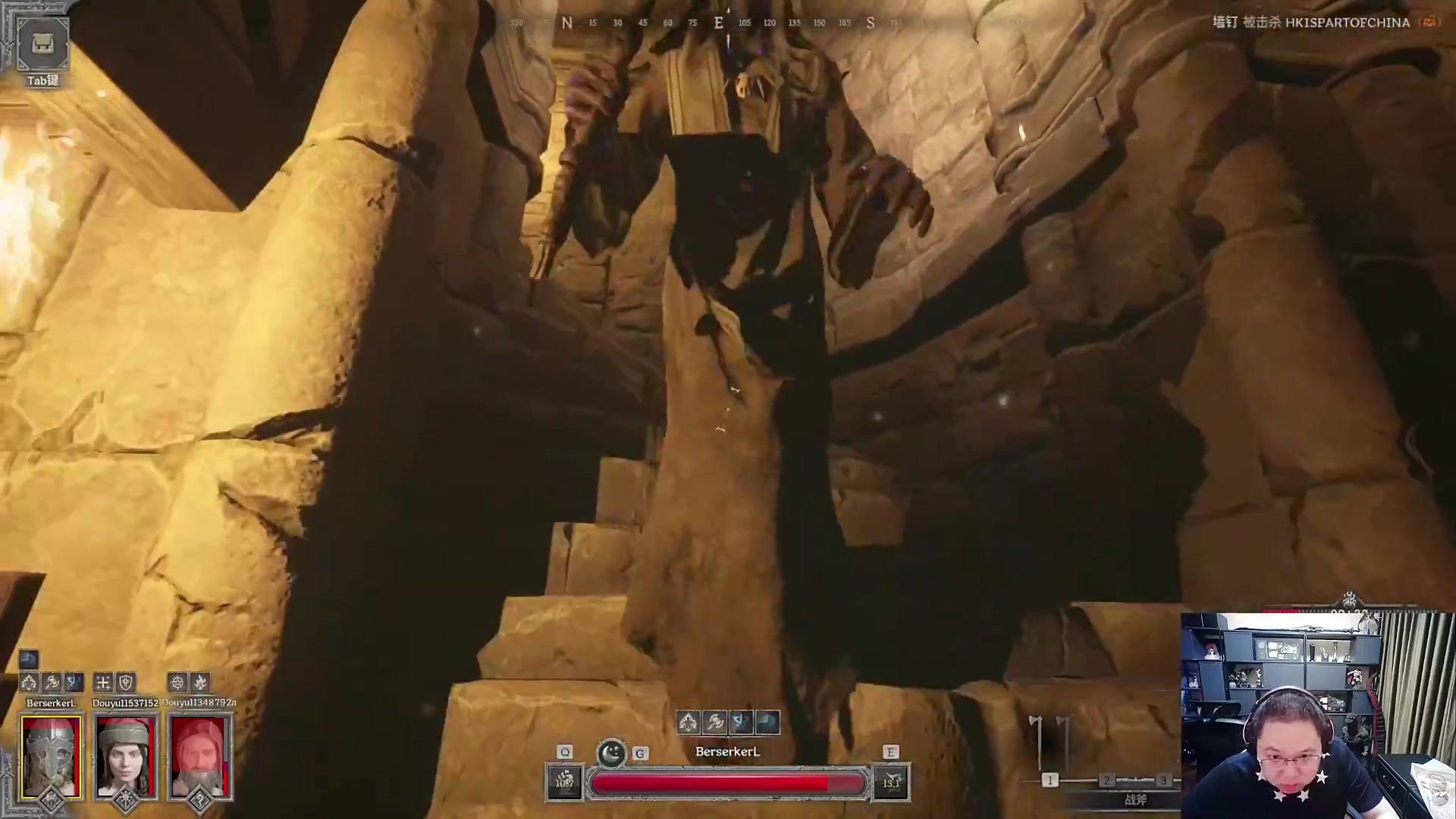The height and width of the screenshot is (819, 1456).
Task: Click the compass-star buff above Douyu11348792
Action: tap(177, 682)
